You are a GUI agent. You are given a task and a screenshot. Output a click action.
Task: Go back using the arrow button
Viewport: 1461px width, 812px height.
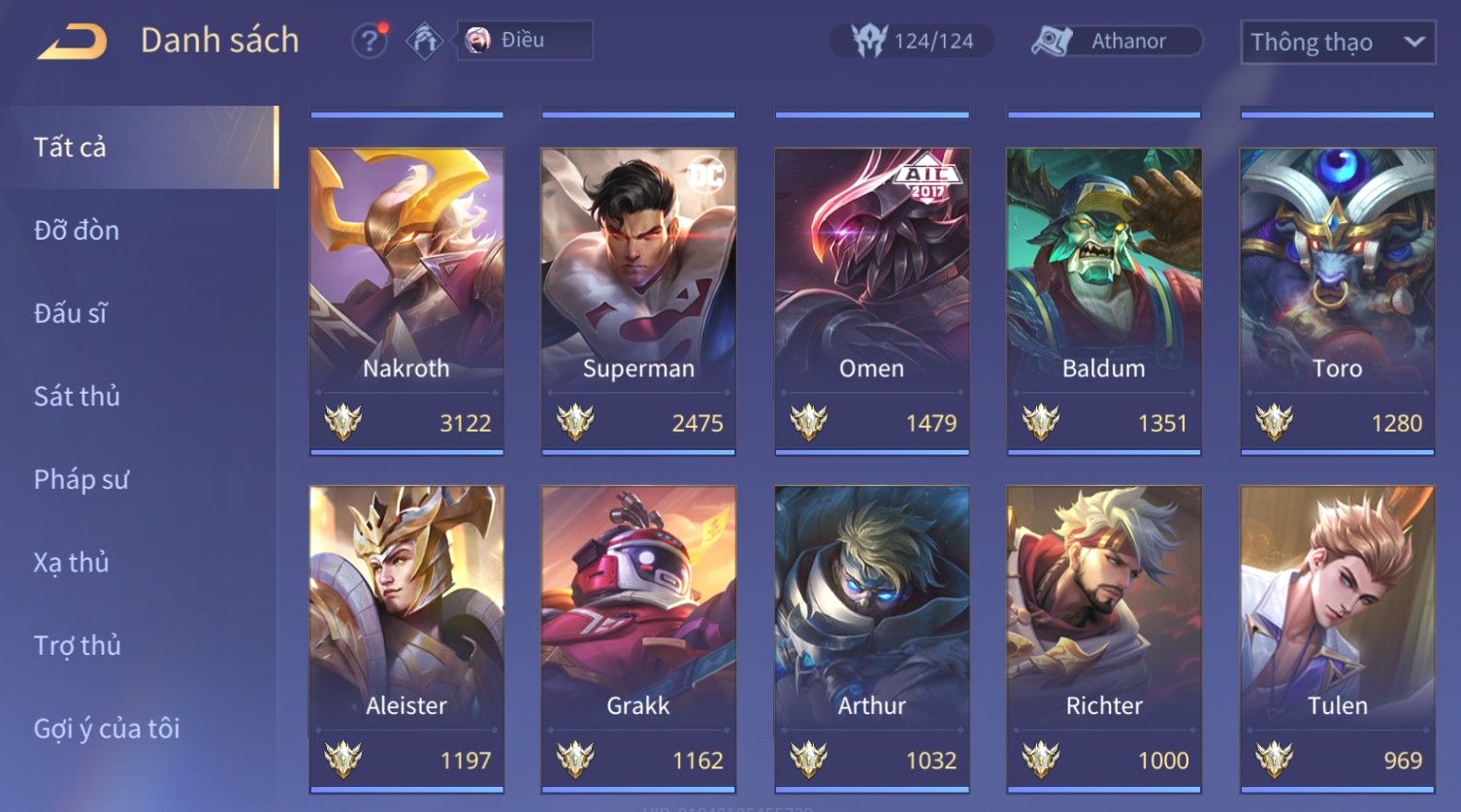(x=73, y=42)
